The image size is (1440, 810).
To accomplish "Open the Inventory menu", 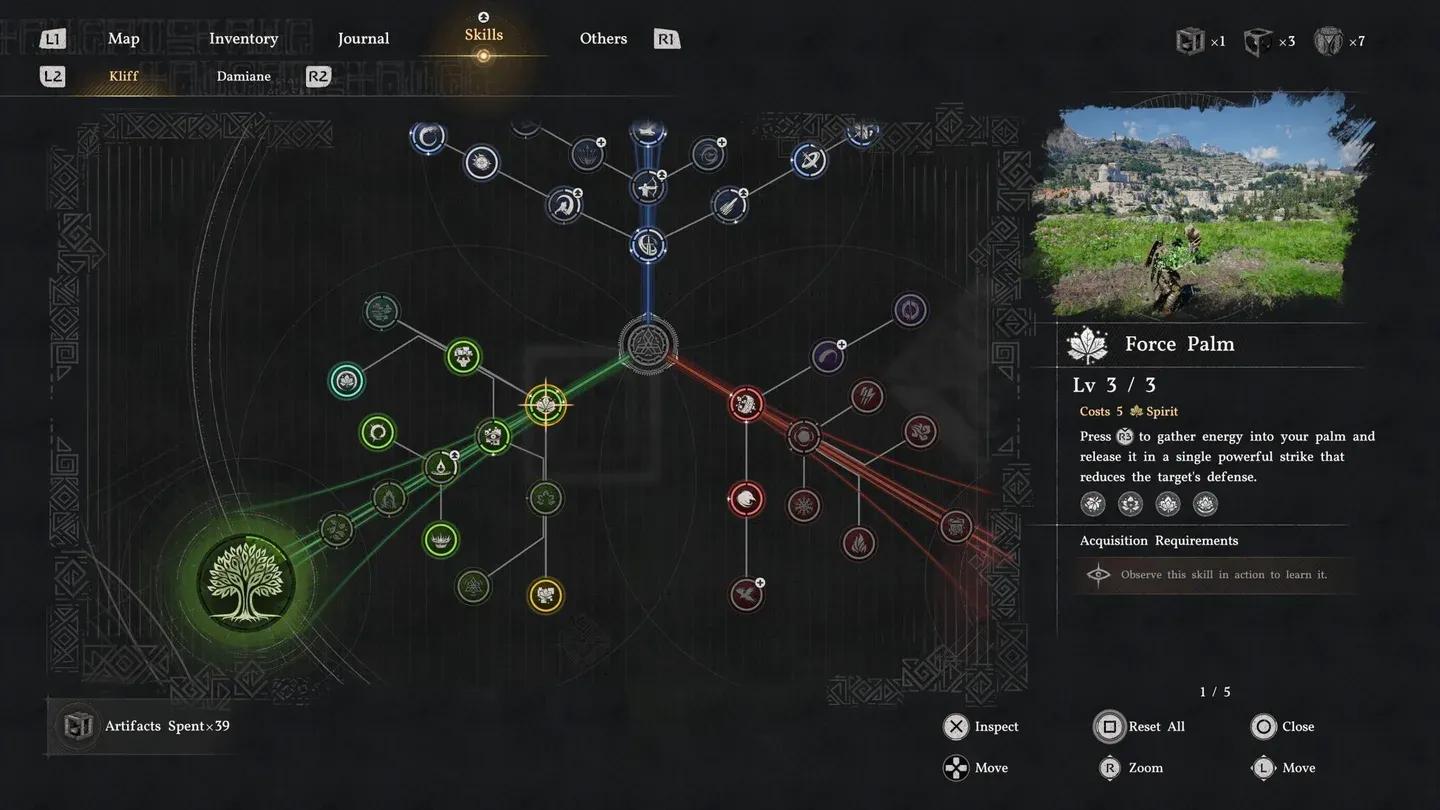I will [243, 38].
